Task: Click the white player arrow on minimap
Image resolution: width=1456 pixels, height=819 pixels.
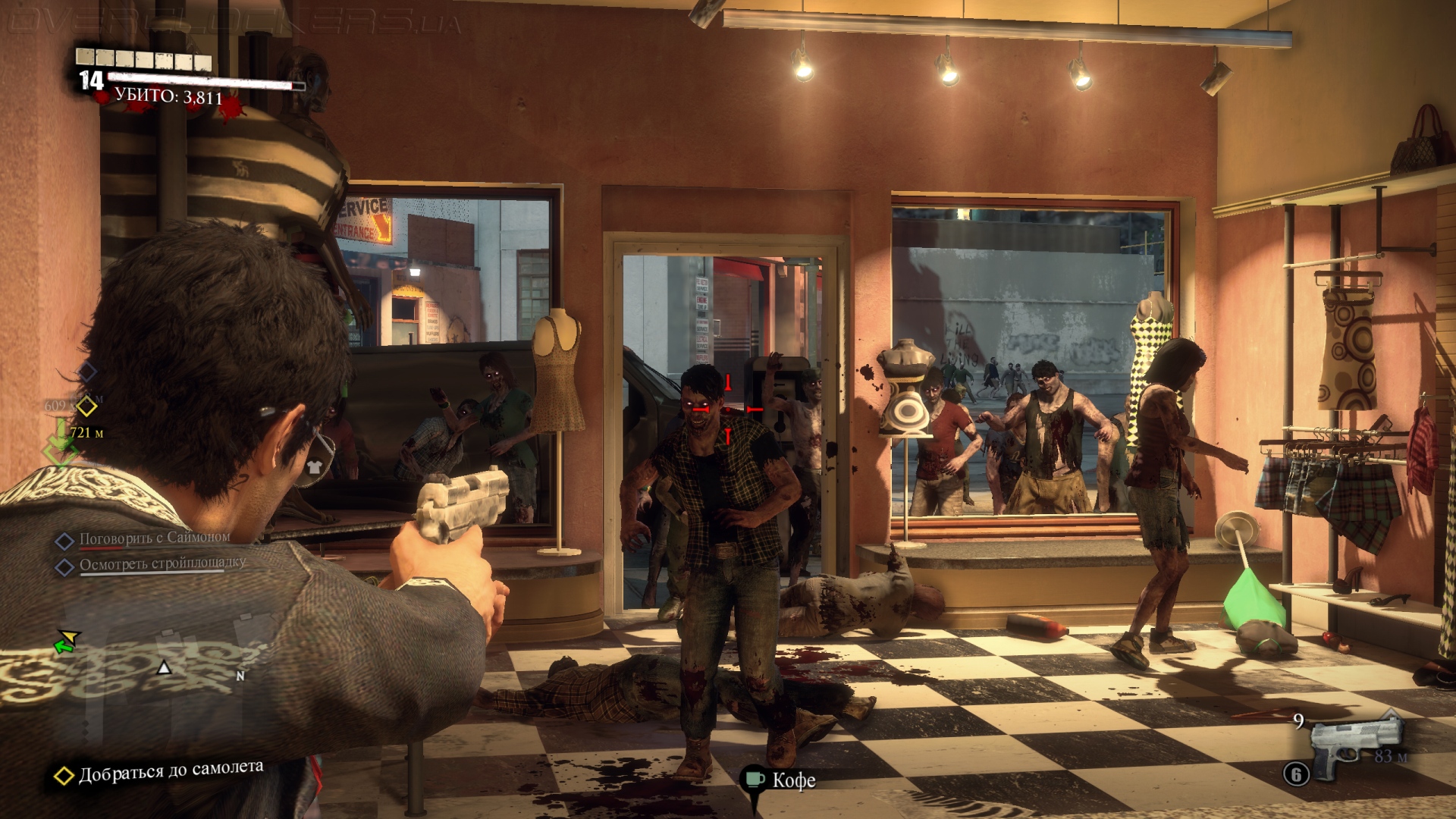Action: (x=164, y=667)
